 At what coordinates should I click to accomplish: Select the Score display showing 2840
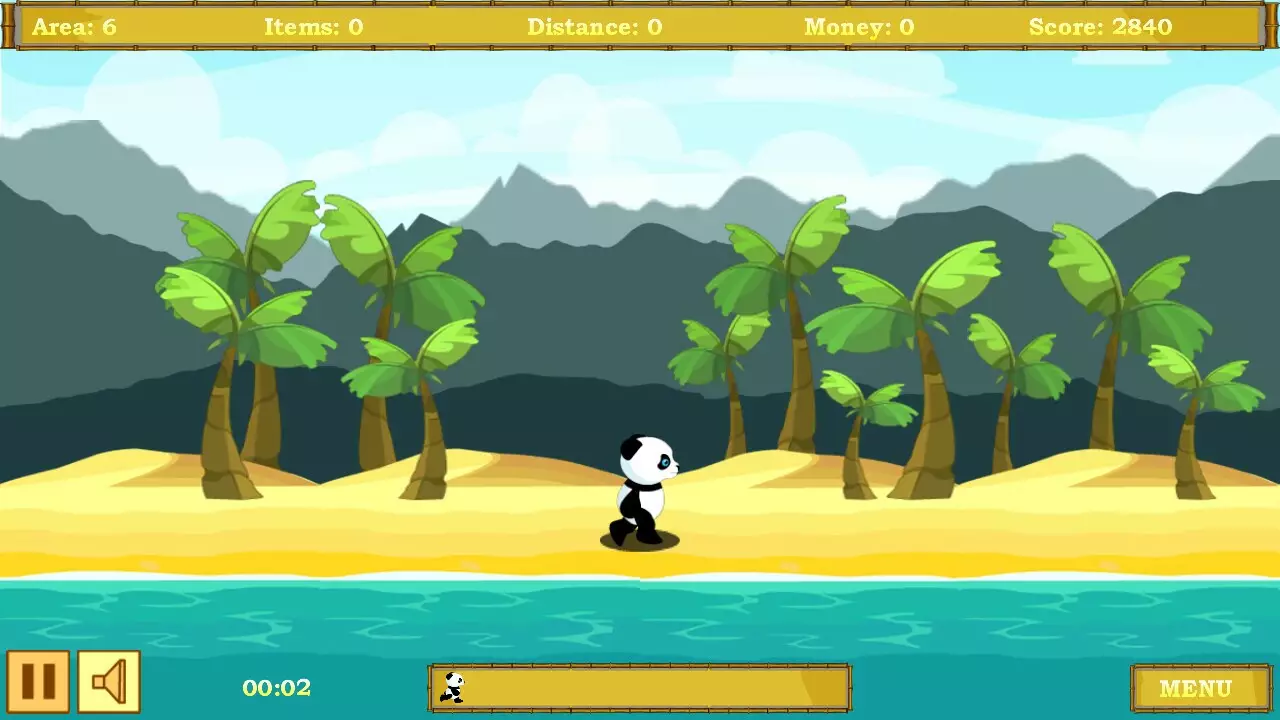1098,27
